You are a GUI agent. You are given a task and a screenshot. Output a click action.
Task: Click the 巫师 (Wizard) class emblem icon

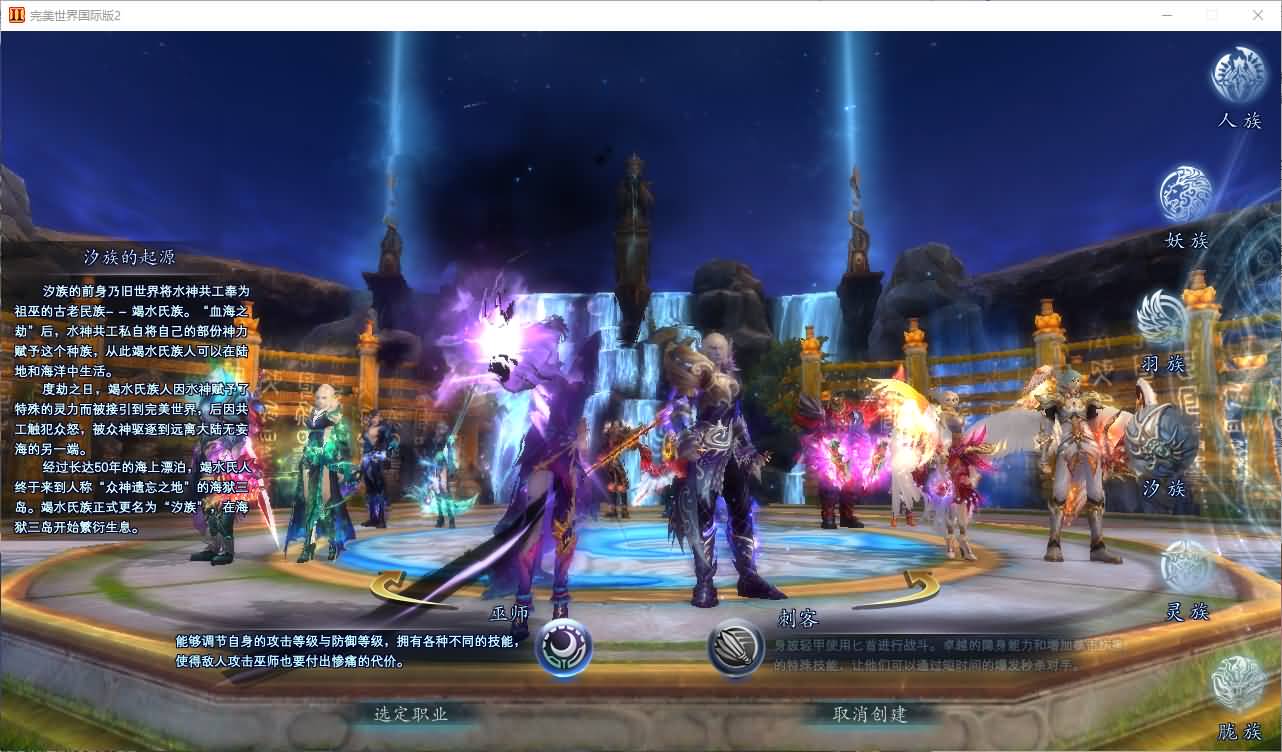tap(565, 646)
